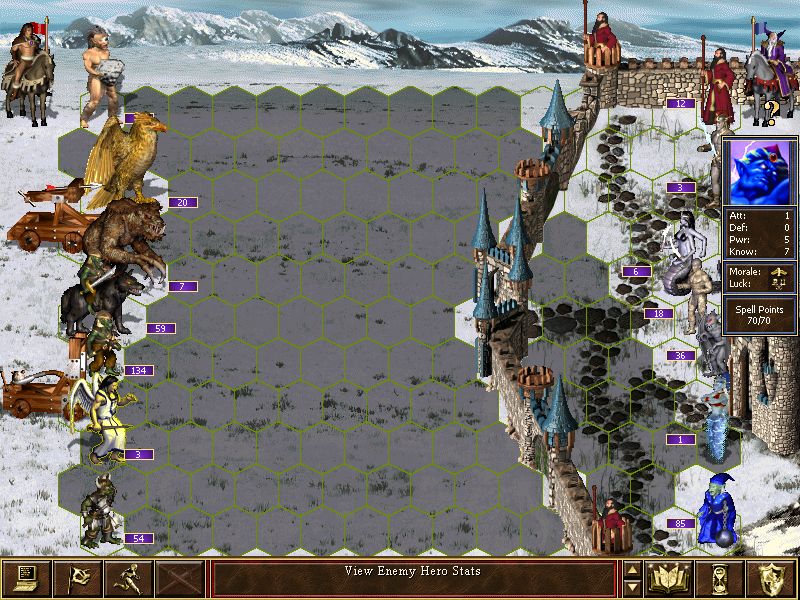Open the combat options menu

coord(26,578)
